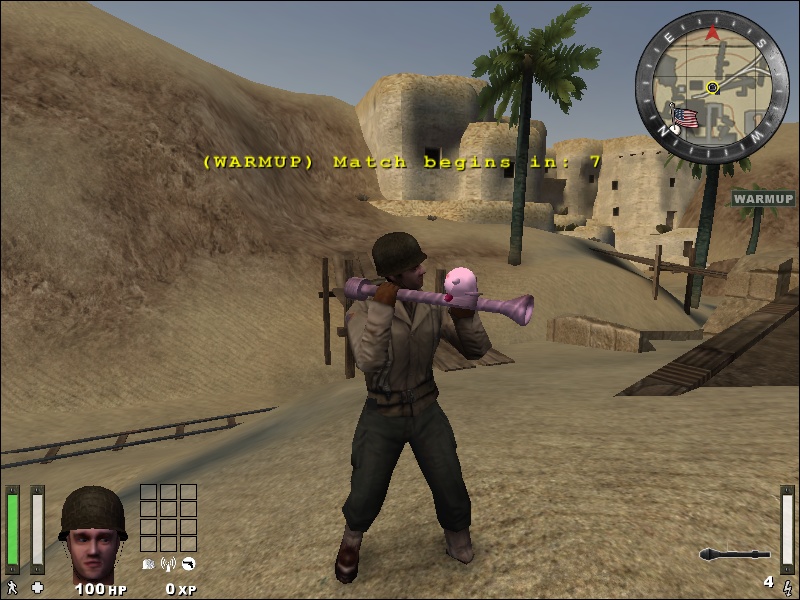
Task: Click the running man stamina icon
Action: pyautogui.click(x=12, y=587)
